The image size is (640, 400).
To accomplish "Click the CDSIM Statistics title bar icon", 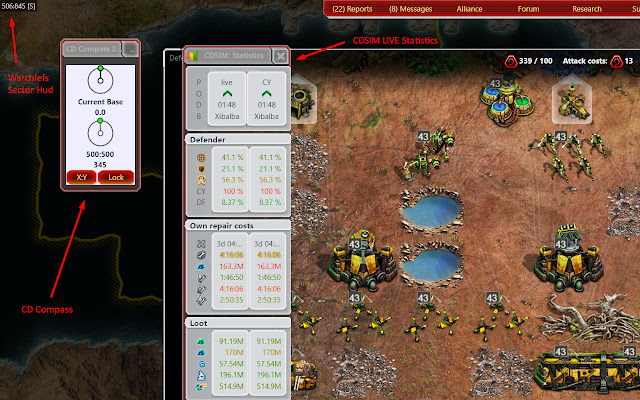I will click(x=194, y=56).
